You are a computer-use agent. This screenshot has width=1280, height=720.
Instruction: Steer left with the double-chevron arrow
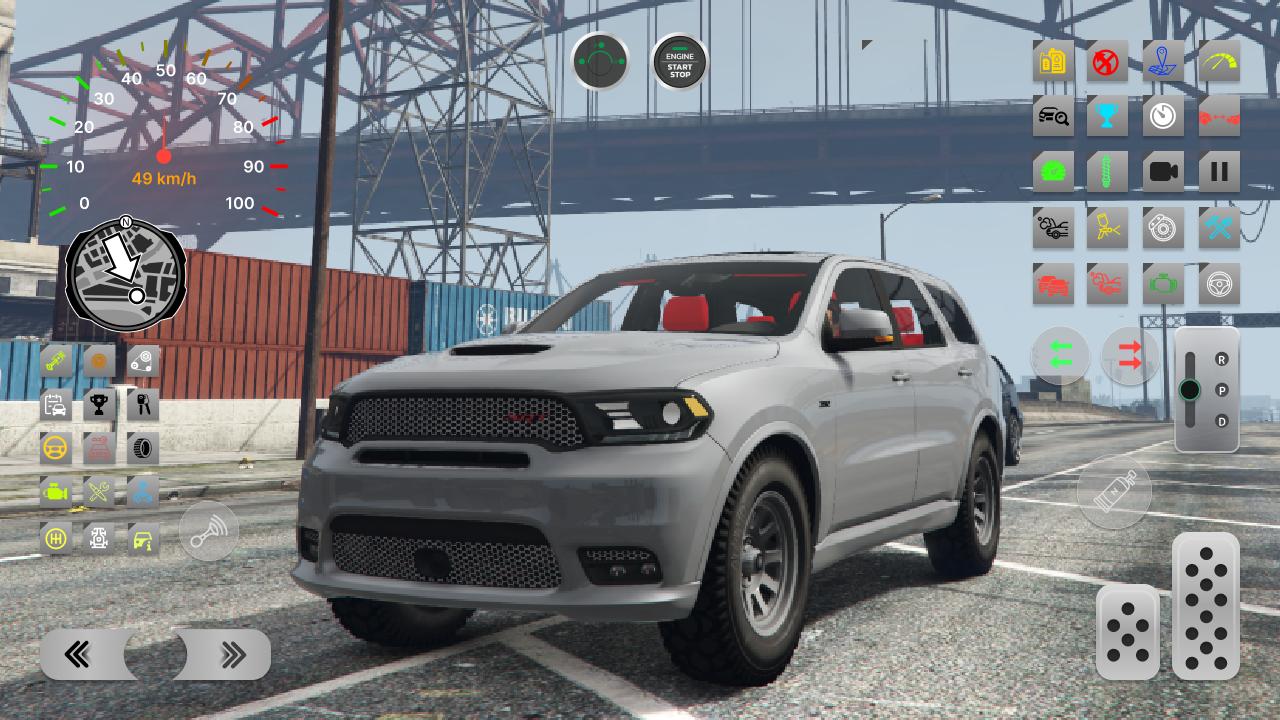pos(78,655)
